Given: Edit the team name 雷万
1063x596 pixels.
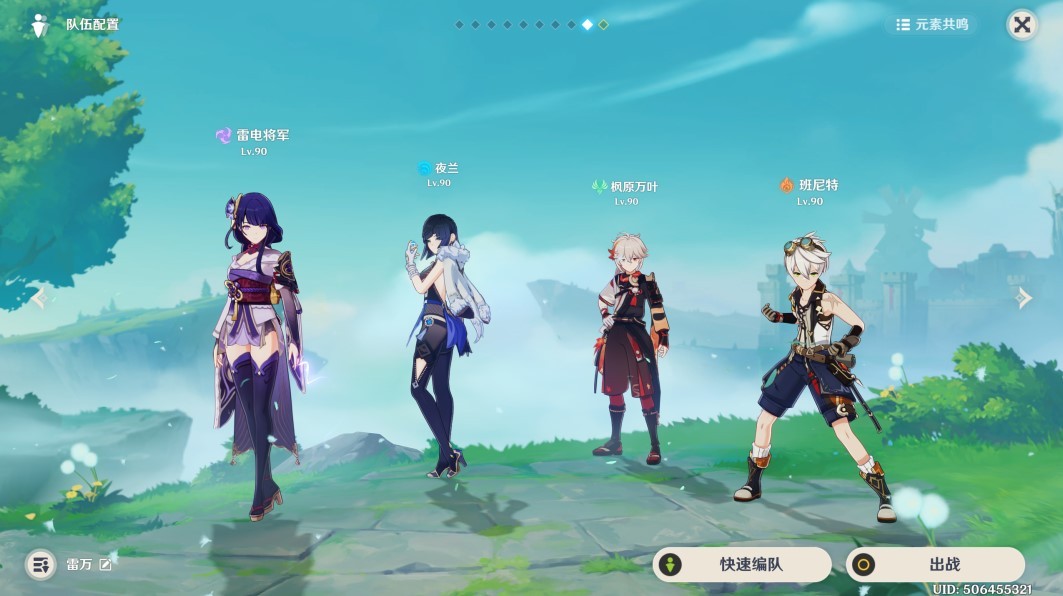Looking at the screenshot, I should (106, 564).
